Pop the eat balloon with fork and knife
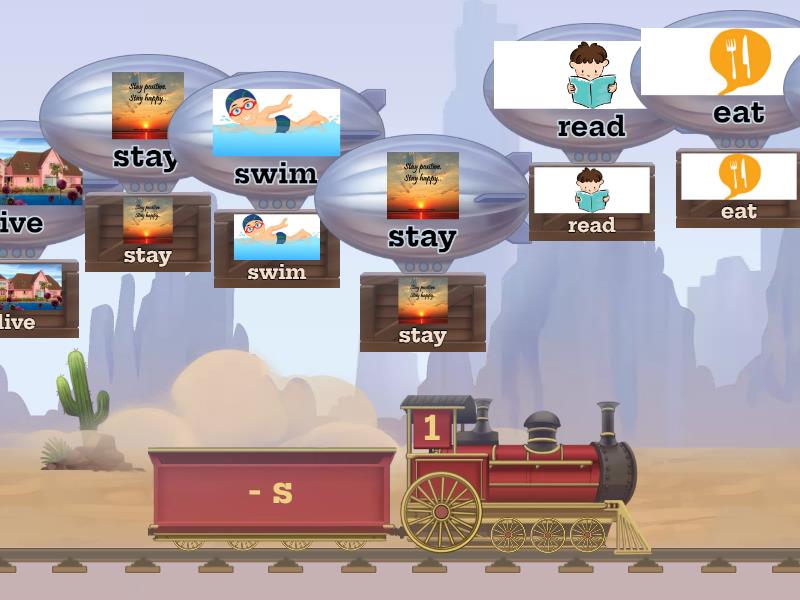 738,78
